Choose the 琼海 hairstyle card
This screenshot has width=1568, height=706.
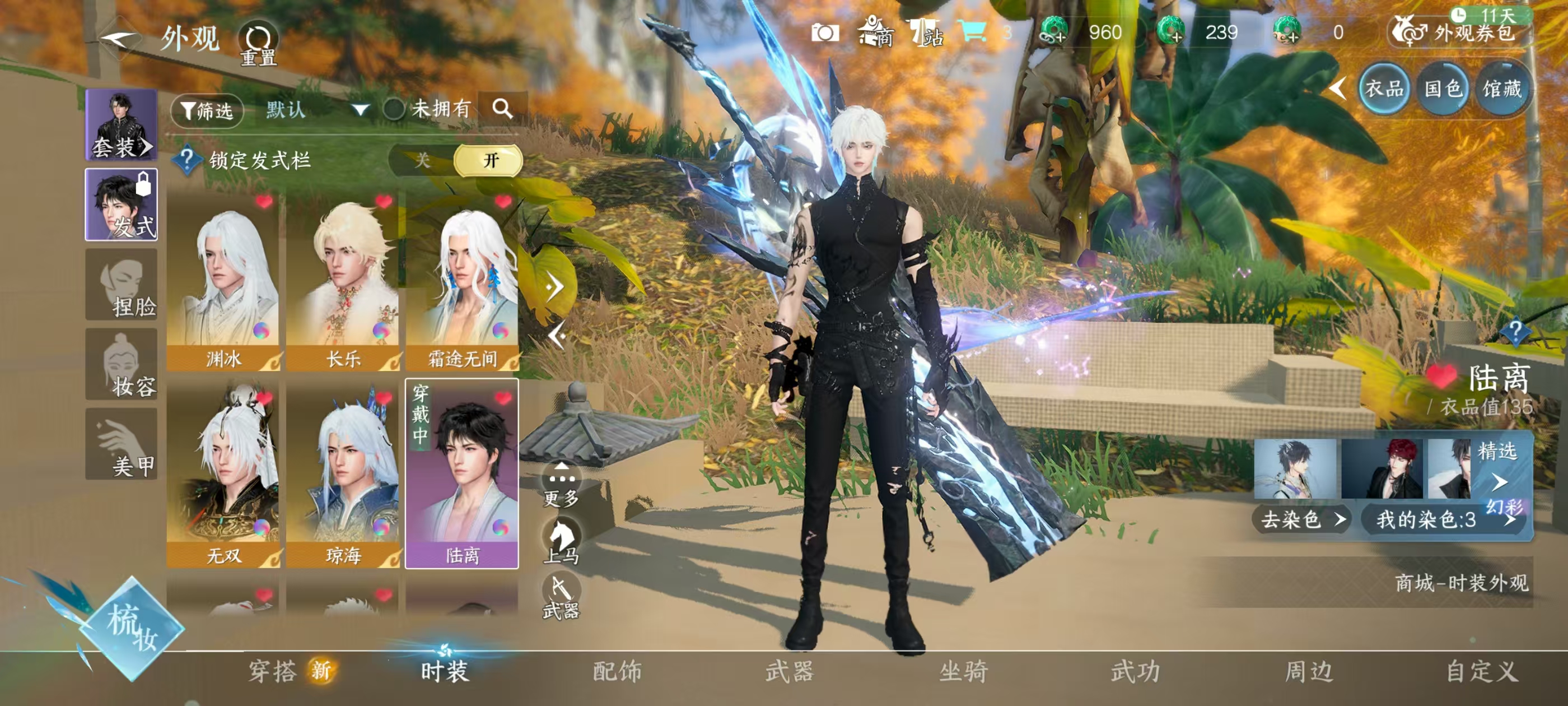tap(343, 475)
